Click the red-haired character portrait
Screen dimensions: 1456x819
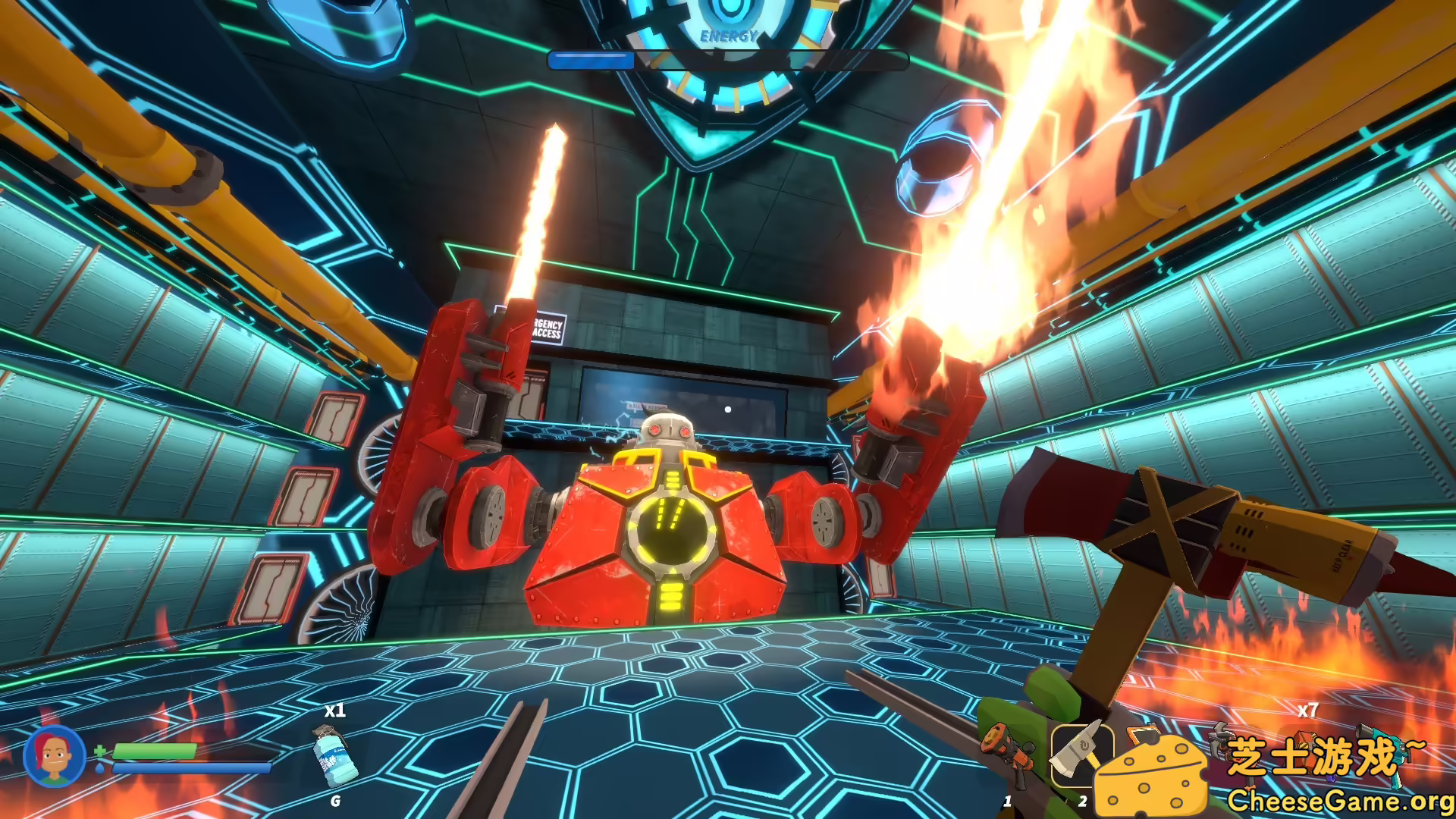(54, 755)
